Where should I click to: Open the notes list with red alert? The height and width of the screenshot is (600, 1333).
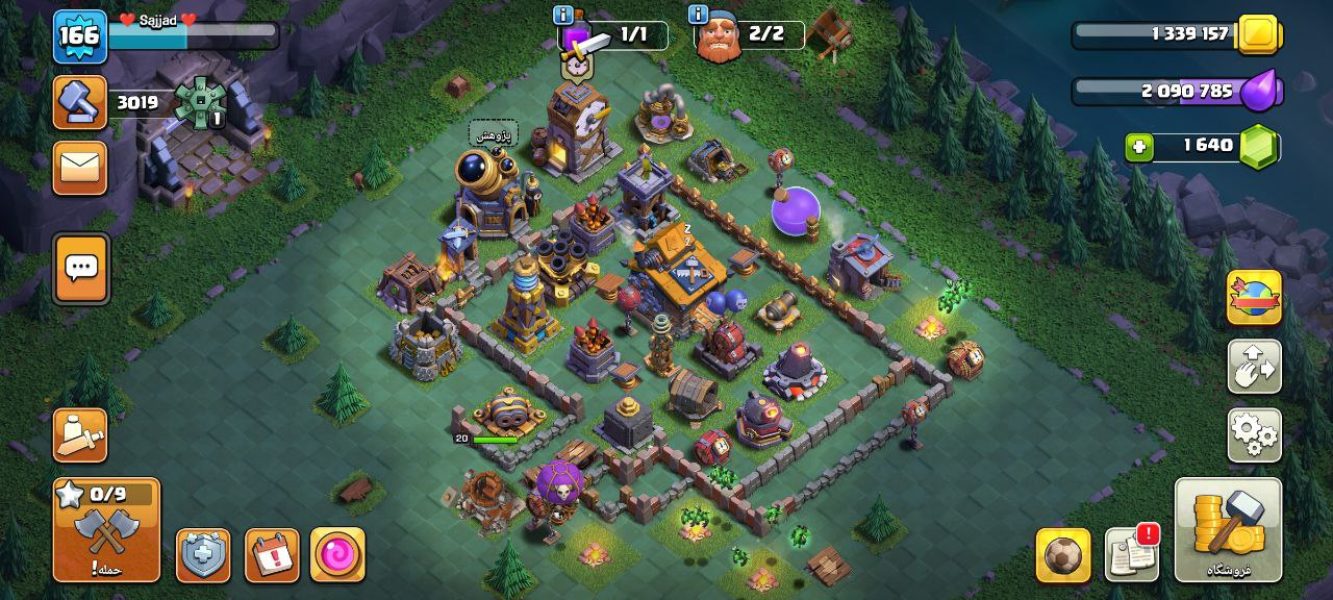coord(1132,554)
